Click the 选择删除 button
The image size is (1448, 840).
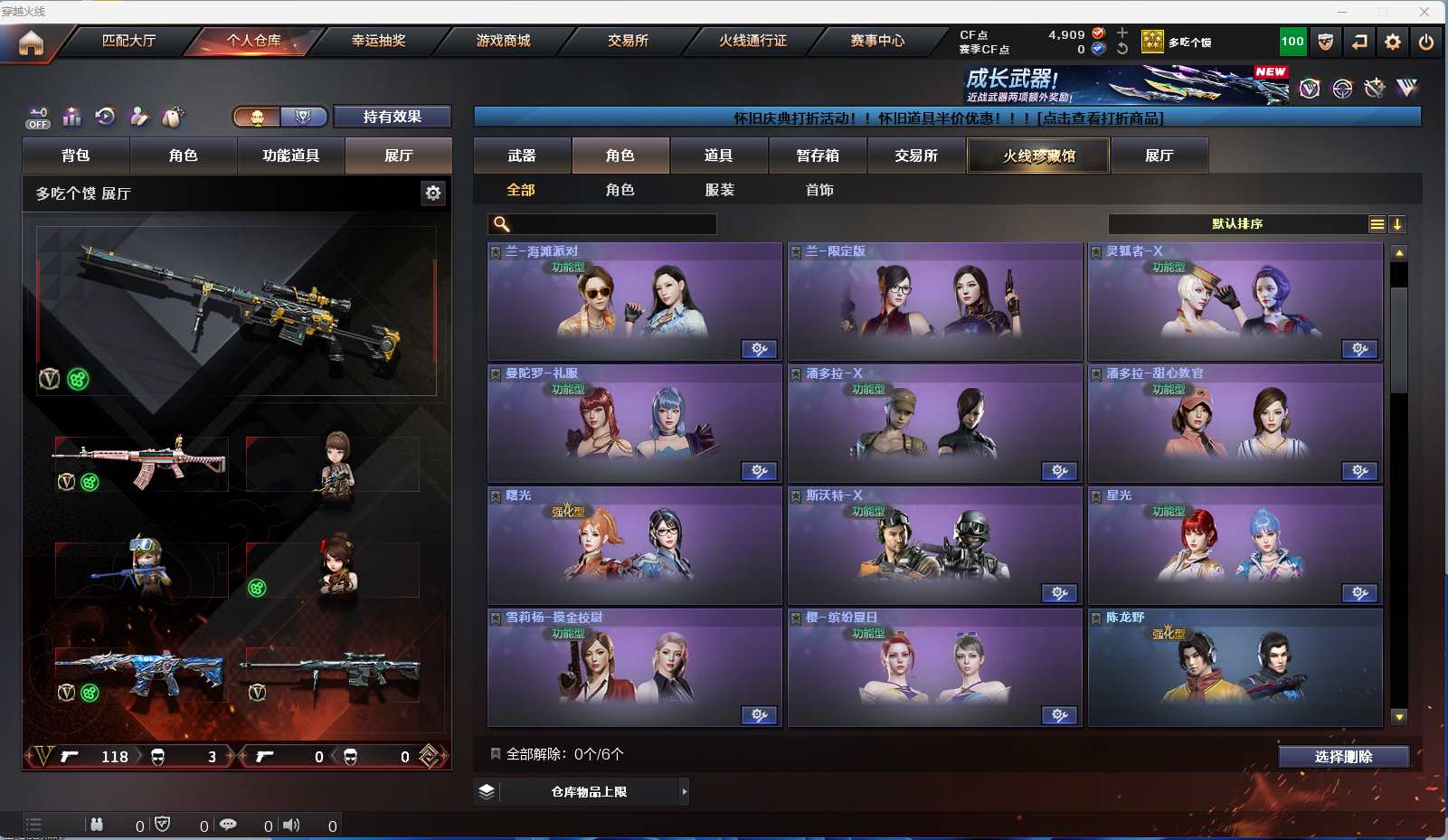tap(1343, 757)
